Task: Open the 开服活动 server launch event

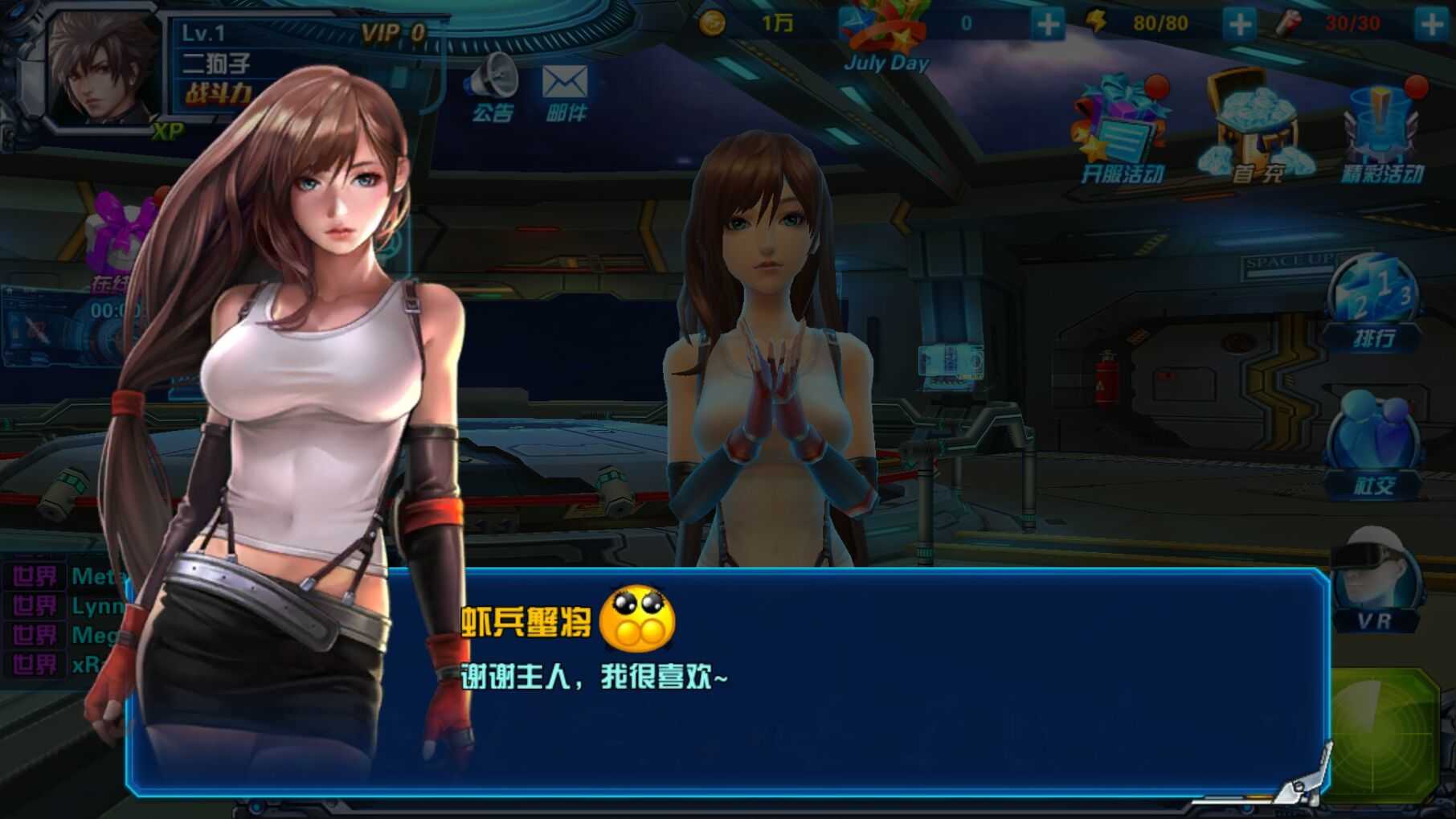Action: point(1121,133)
